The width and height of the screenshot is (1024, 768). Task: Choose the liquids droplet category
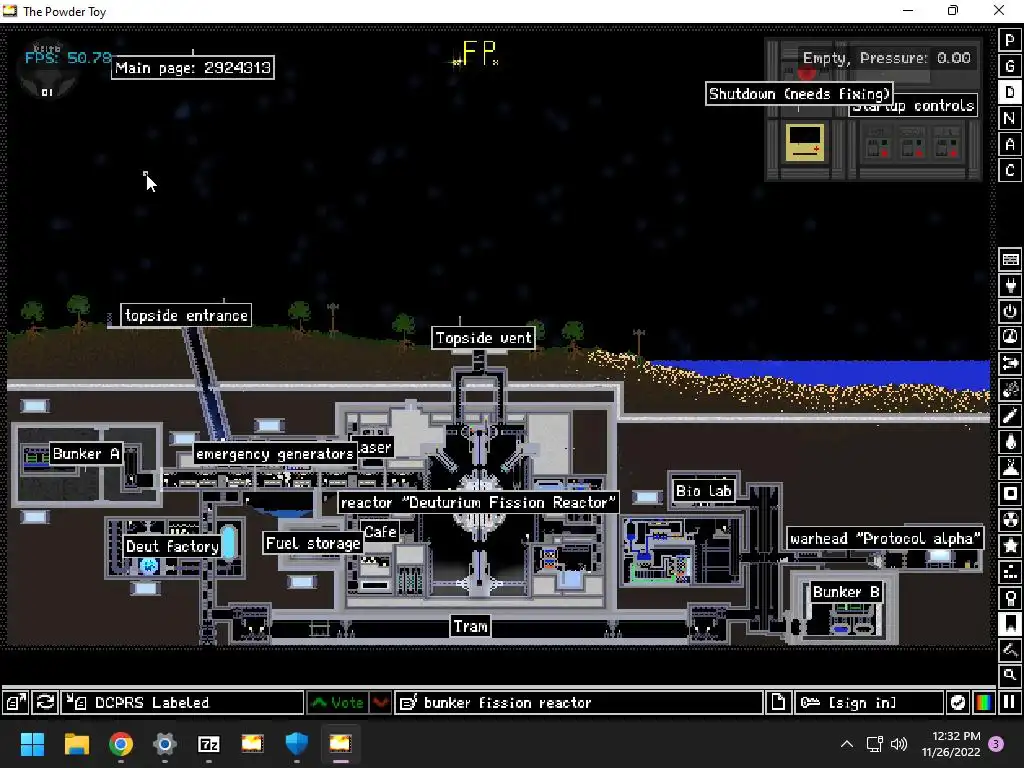pyautogui.click(x=1010, y=442)
